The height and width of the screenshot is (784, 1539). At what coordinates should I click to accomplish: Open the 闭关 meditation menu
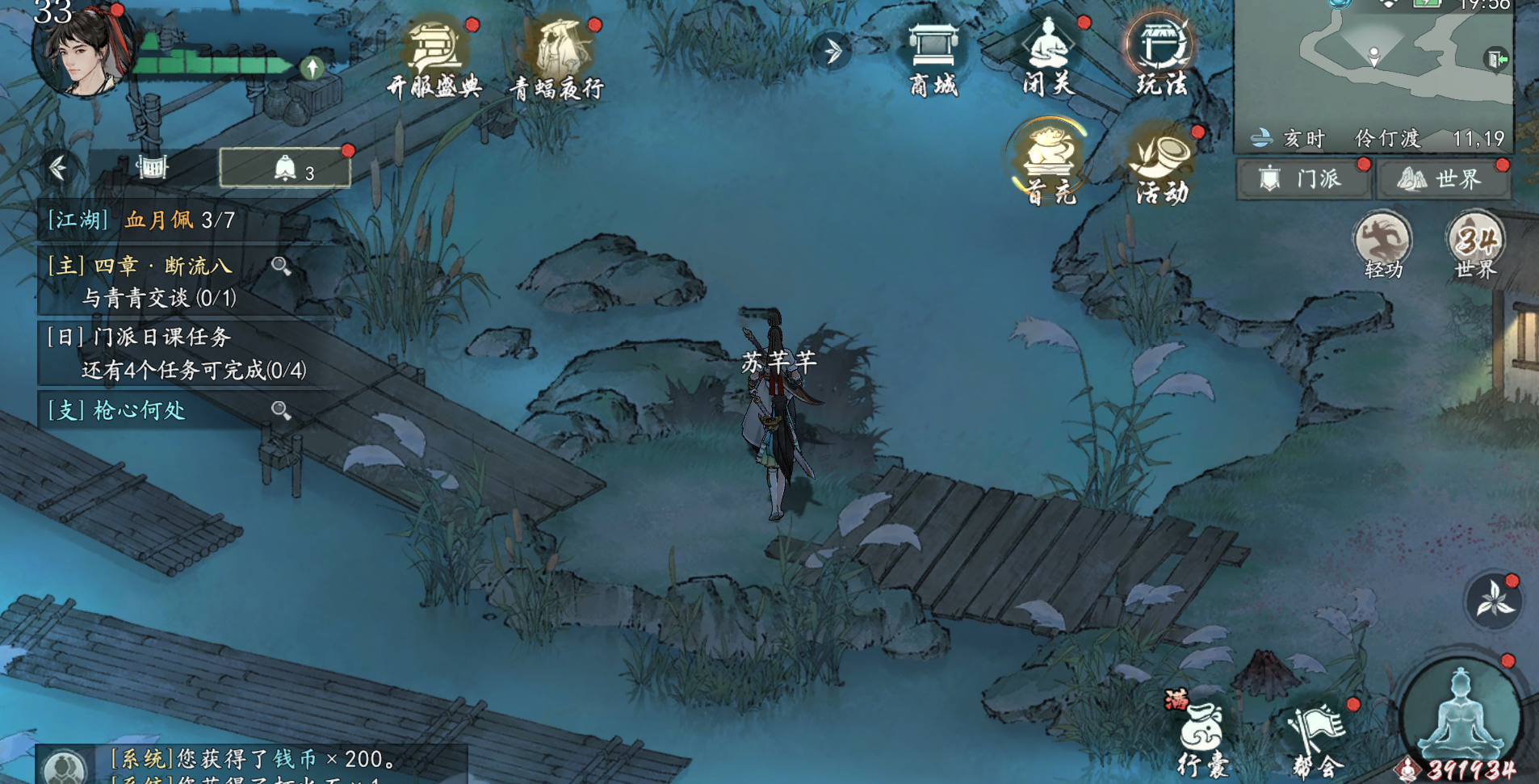[1048, 55]
